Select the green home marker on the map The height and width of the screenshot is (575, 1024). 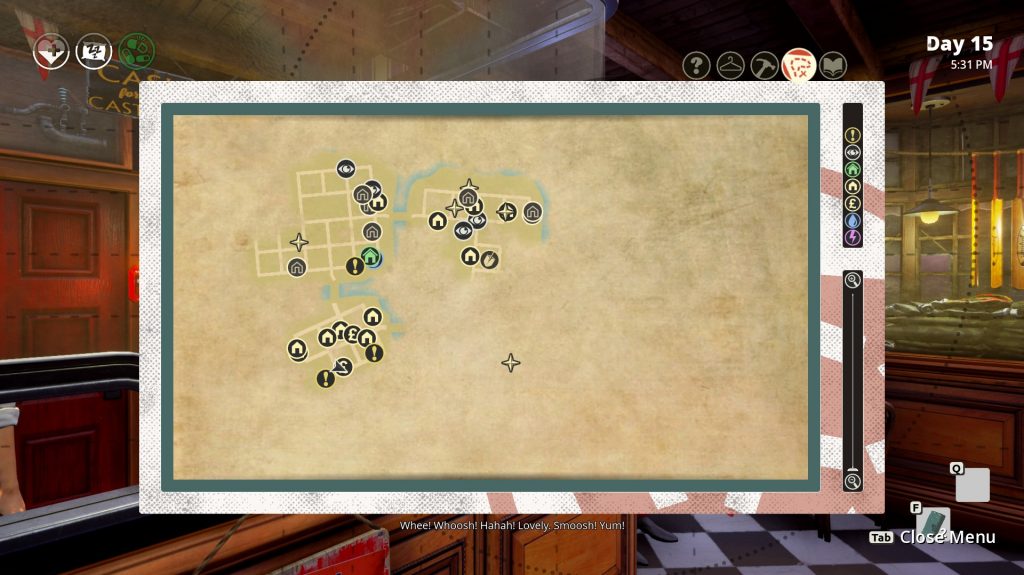371,257
